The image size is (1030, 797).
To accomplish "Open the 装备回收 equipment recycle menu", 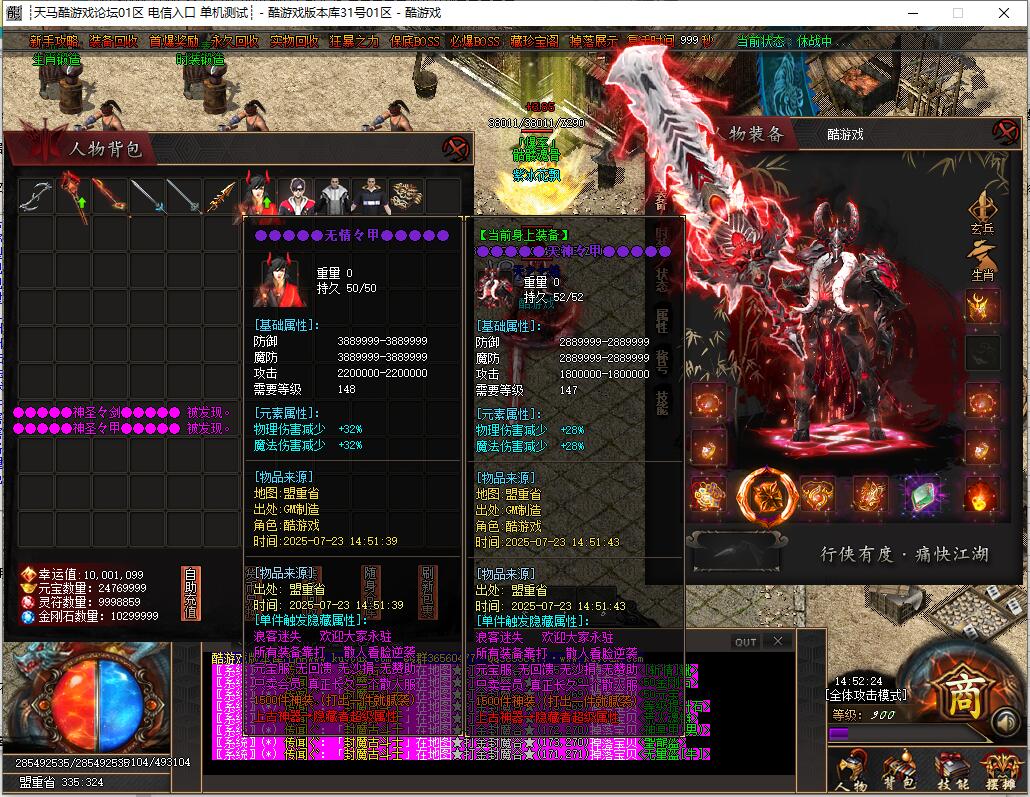I will [113, 41].
